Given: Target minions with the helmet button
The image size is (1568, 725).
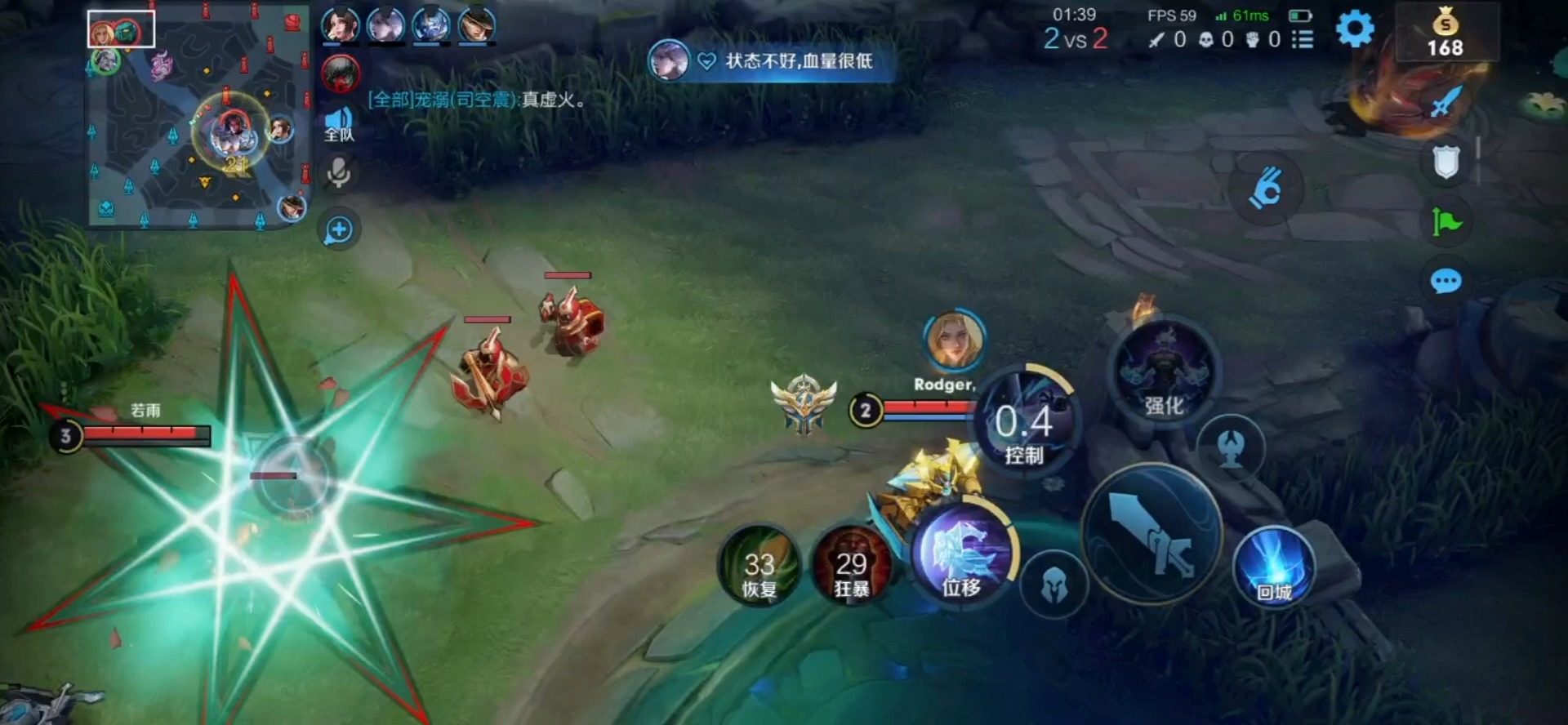Looking at the screenshot, I should (1054, 585).
